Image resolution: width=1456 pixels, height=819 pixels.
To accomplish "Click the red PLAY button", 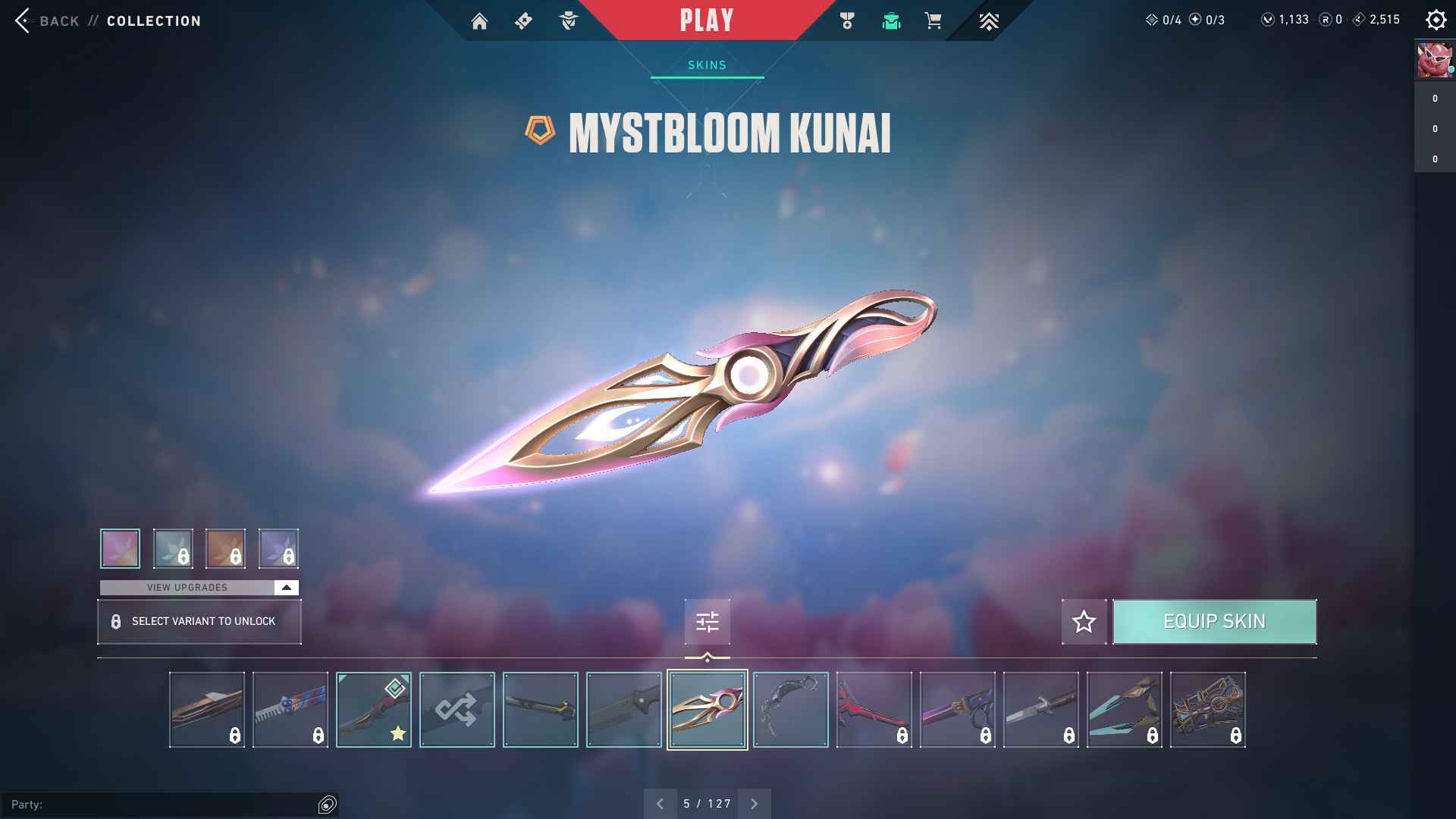I will point(707,20).
